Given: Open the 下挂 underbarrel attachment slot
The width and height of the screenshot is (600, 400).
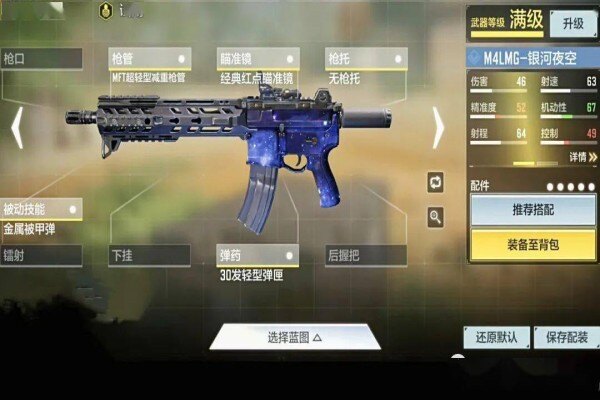Looking at the screenshot, I should point(149,256).
